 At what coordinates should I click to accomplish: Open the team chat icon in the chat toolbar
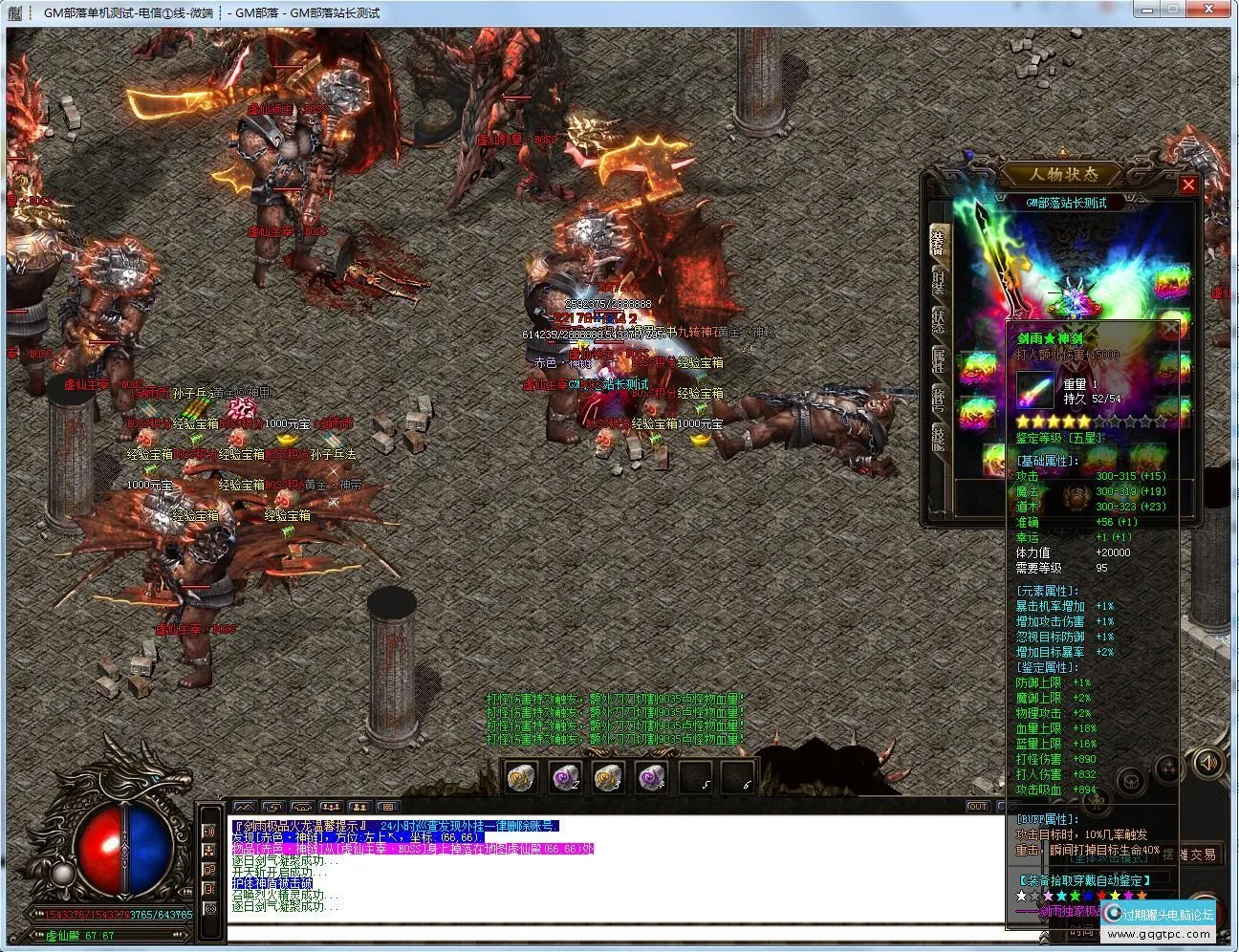331,808
